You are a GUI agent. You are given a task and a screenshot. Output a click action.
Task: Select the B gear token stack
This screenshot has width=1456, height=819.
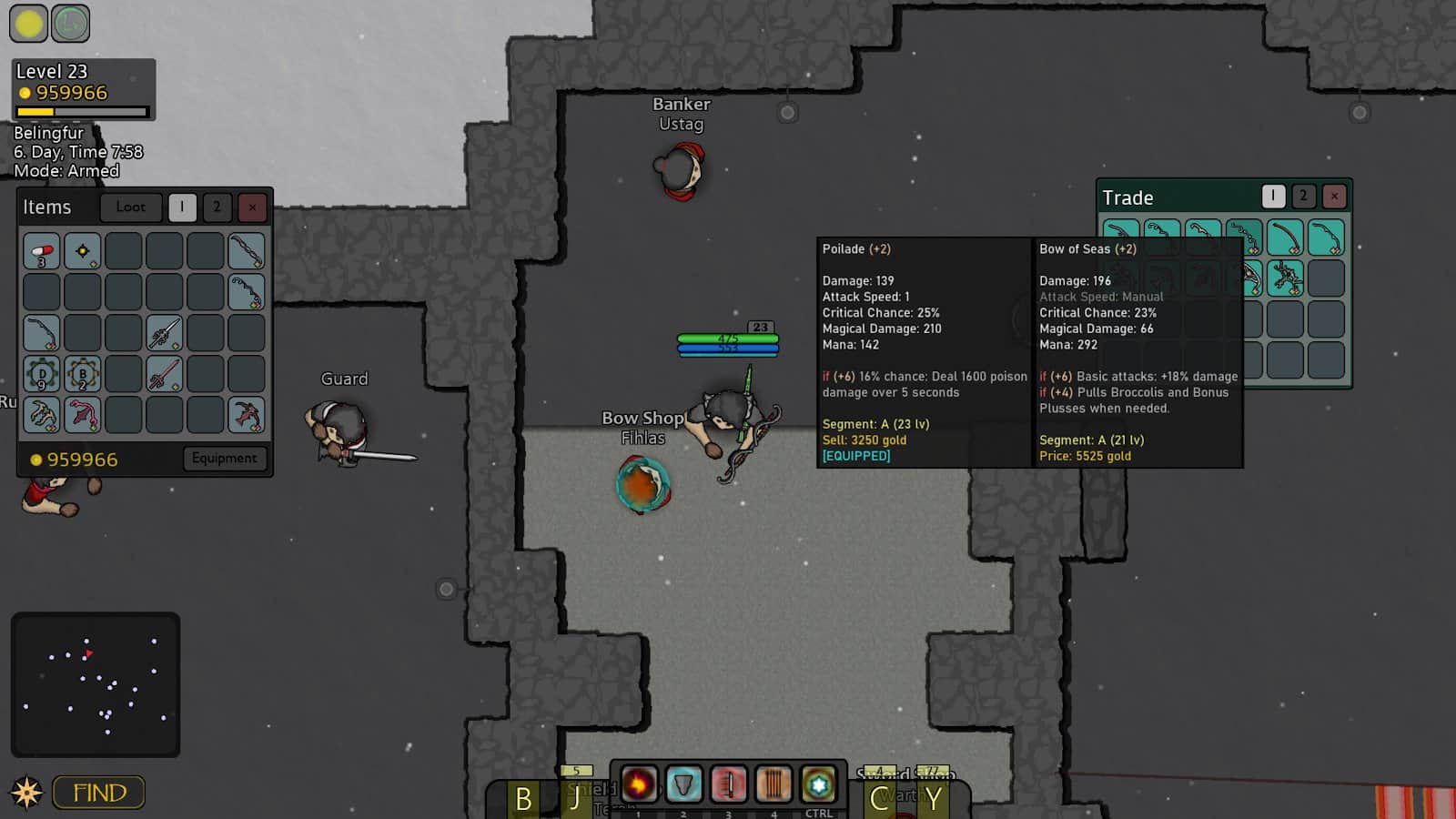click(x=83, y=374)
